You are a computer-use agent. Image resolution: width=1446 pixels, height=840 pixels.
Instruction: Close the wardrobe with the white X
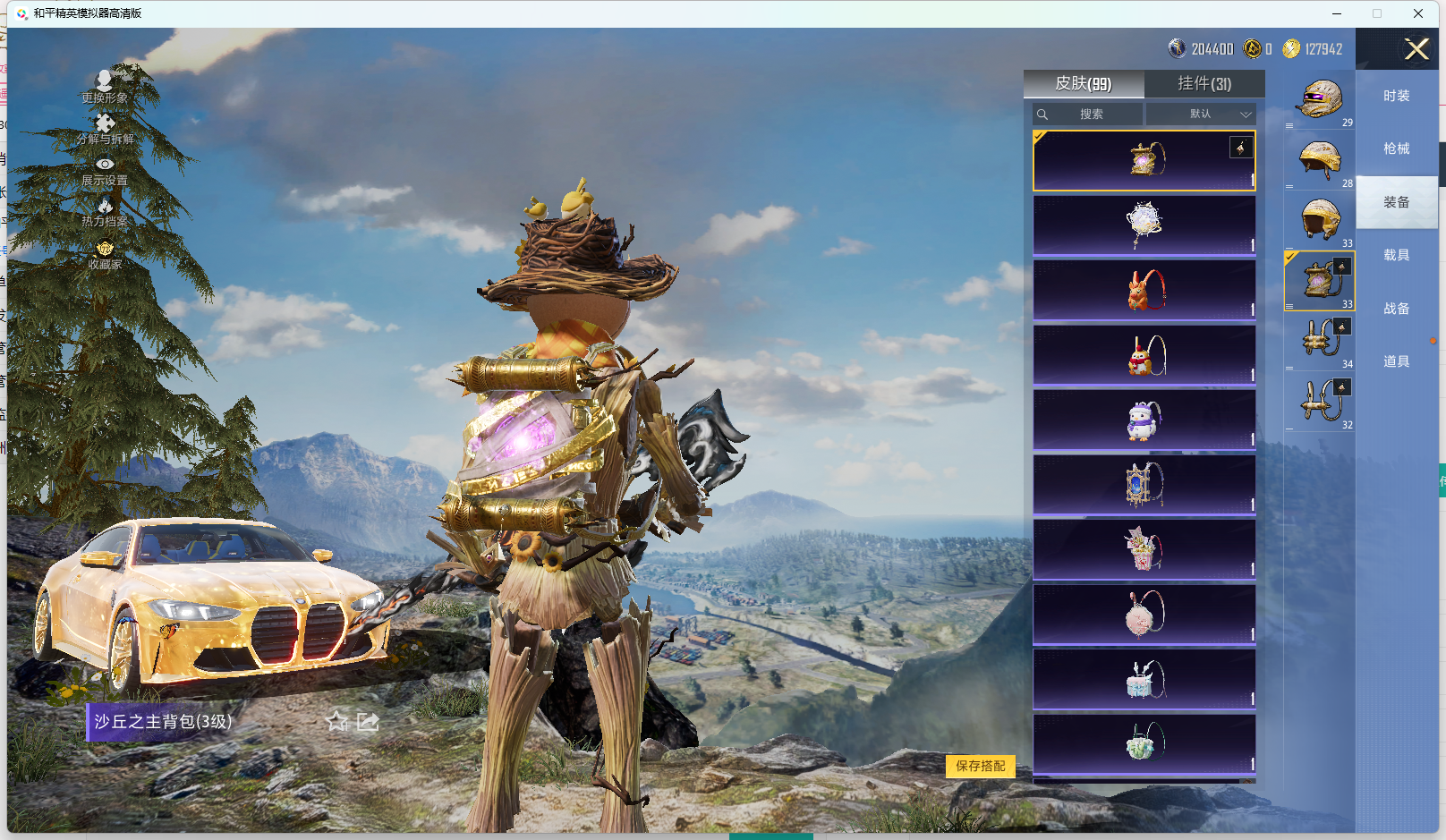coord(1416,49)
